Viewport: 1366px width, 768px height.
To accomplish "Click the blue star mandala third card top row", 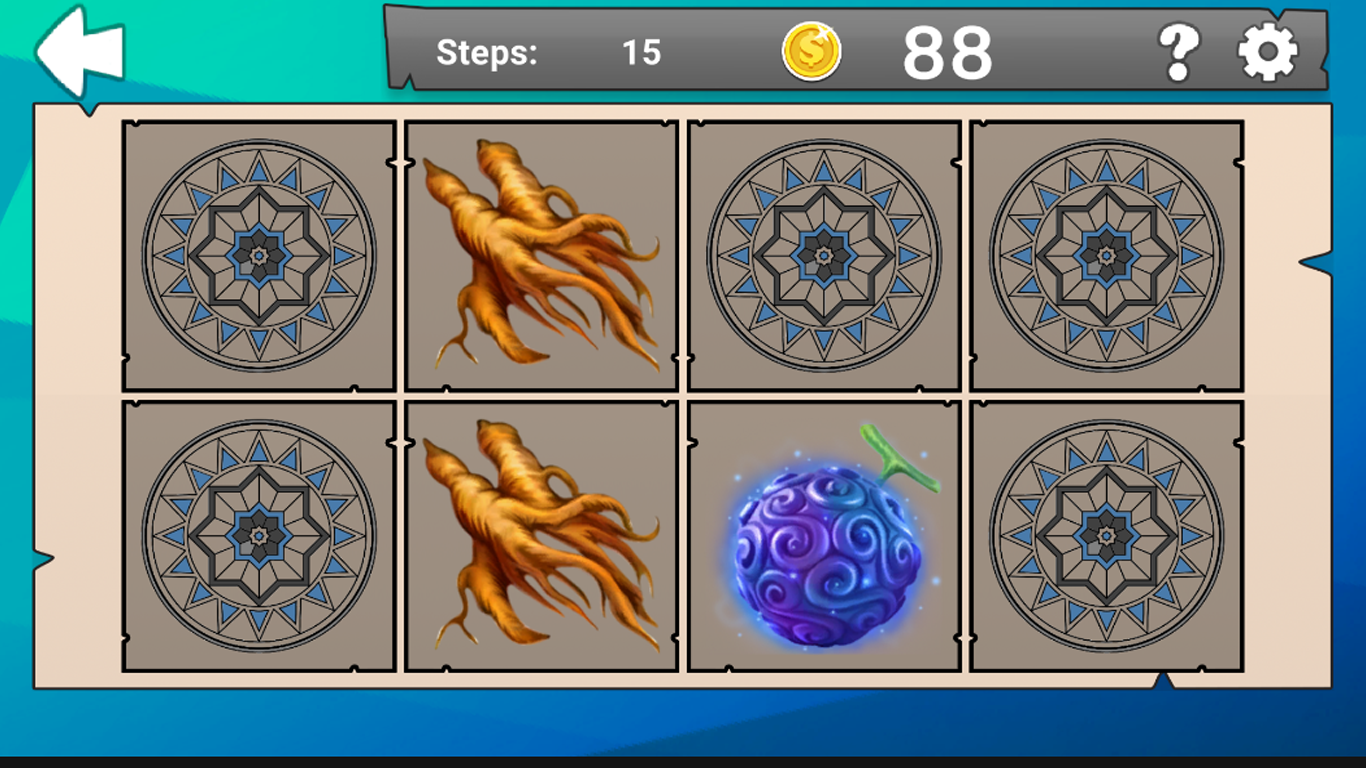I will point(823,253).
